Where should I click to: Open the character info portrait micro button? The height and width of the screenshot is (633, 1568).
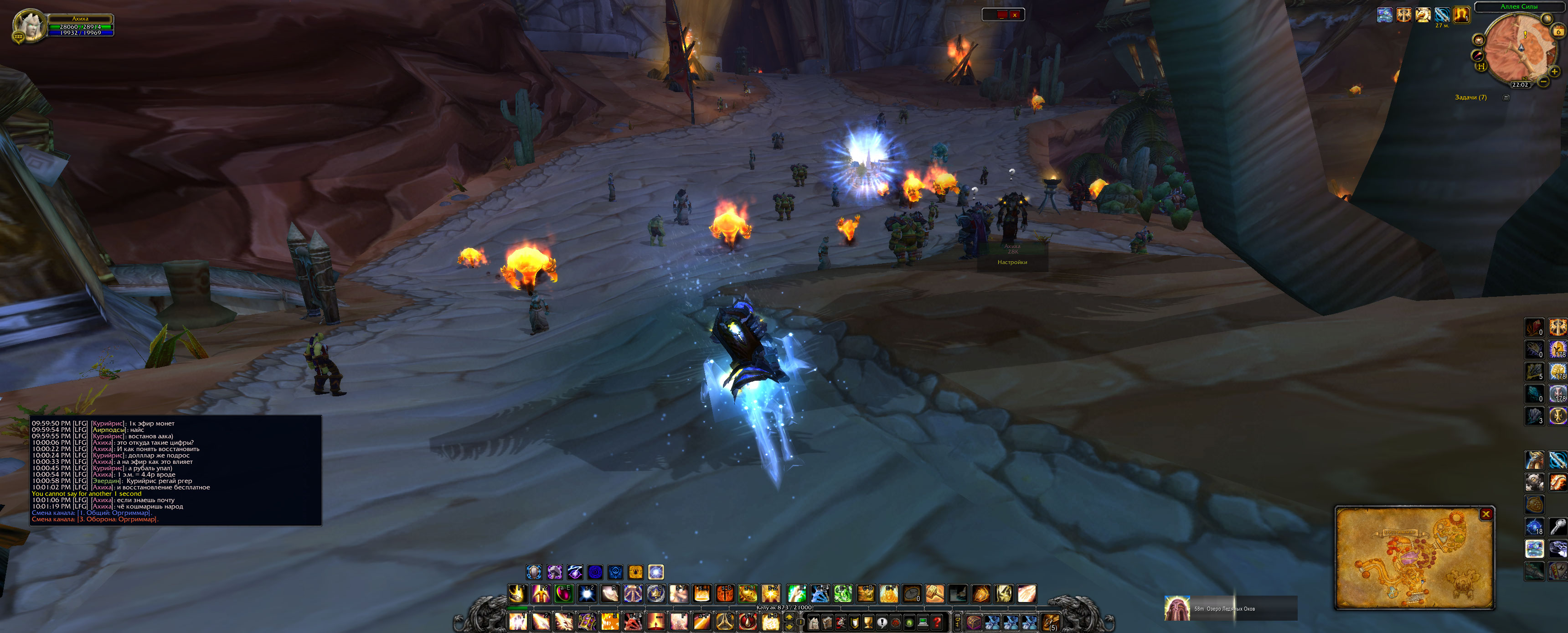813,623
